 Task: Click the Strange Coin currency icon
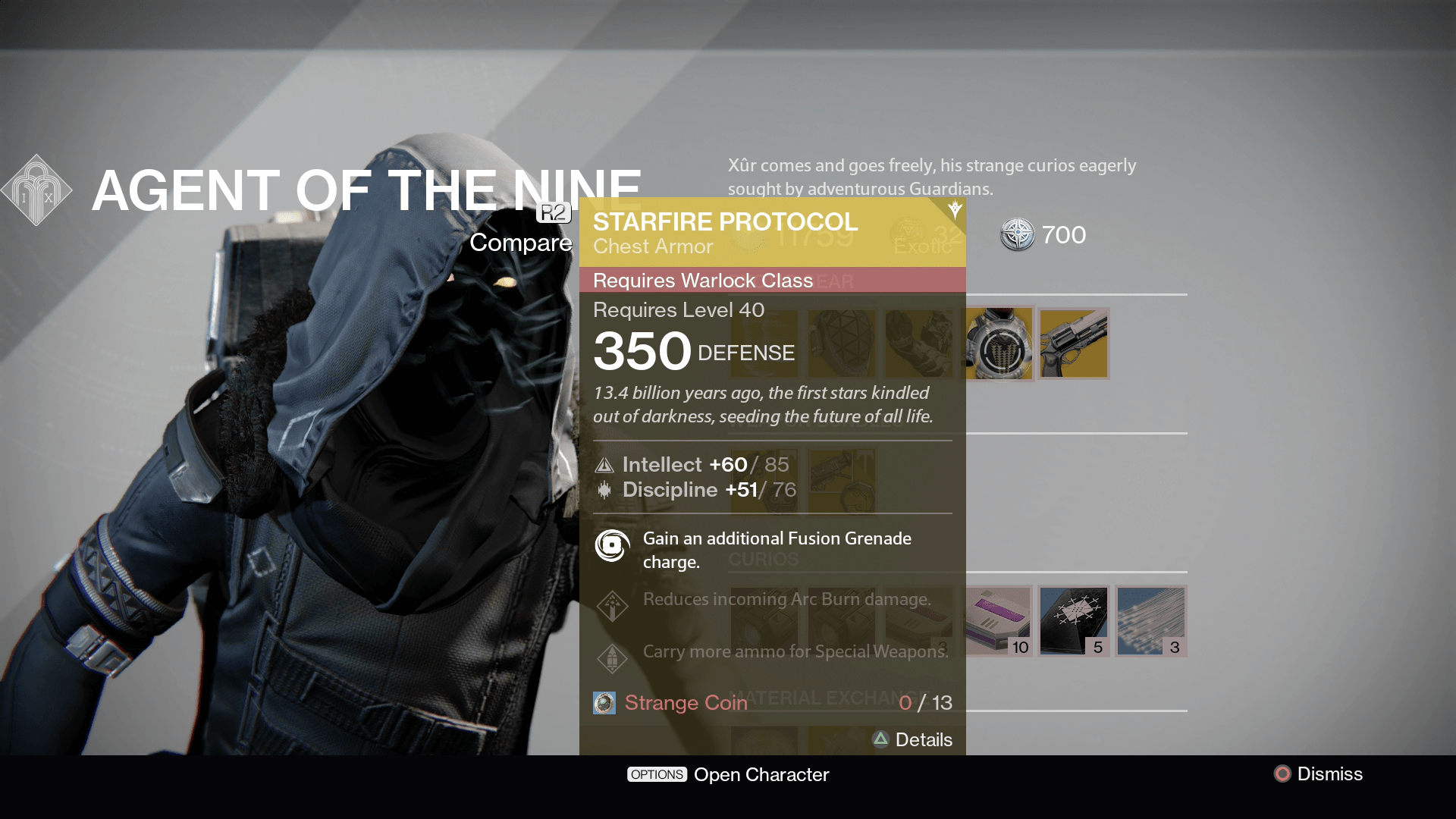tap(603, 703)
